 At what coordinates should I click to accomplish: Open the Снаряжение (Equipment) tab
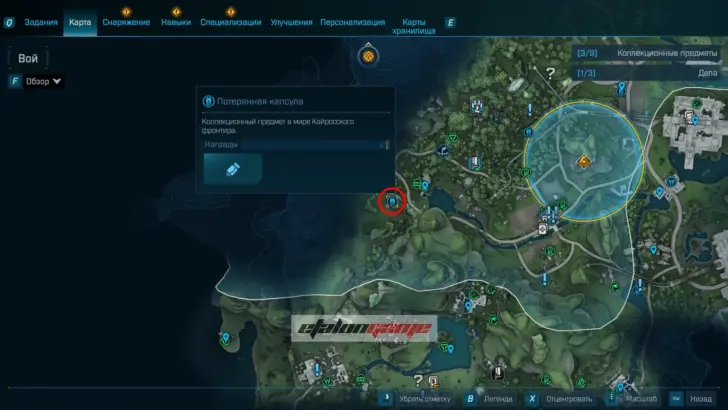[126, 22]
